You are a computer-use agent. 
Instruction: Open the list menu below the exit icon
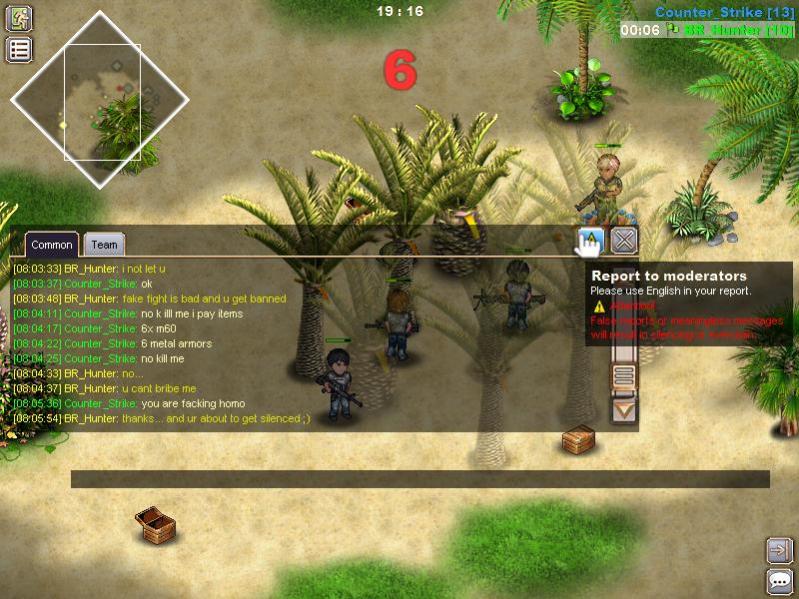(x=20, y=50)
